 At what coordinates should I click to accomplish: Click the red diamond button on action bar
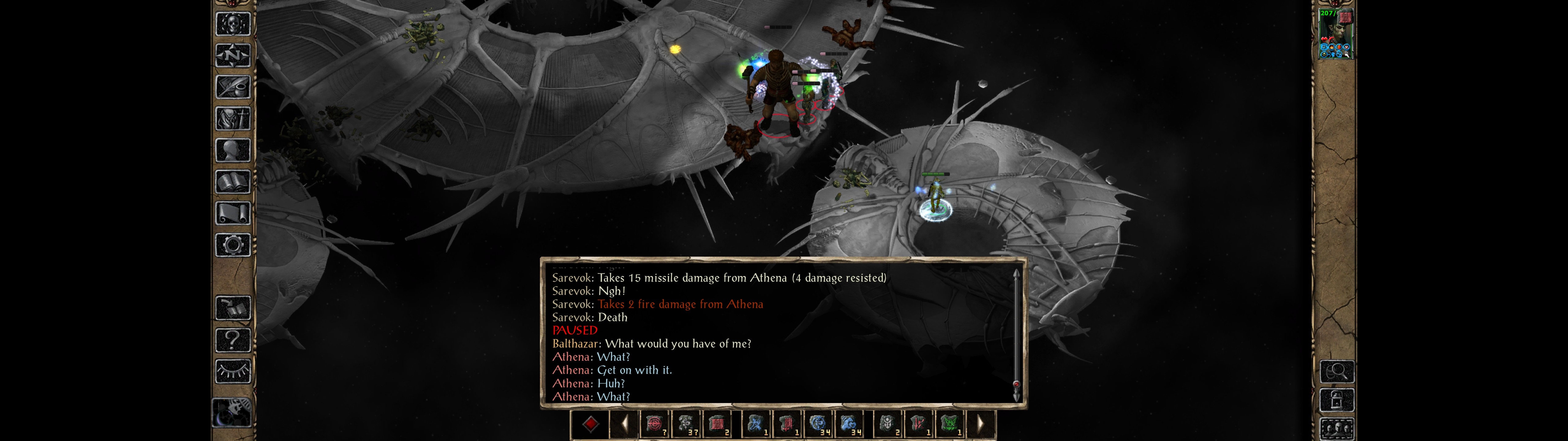coord(590,424)
